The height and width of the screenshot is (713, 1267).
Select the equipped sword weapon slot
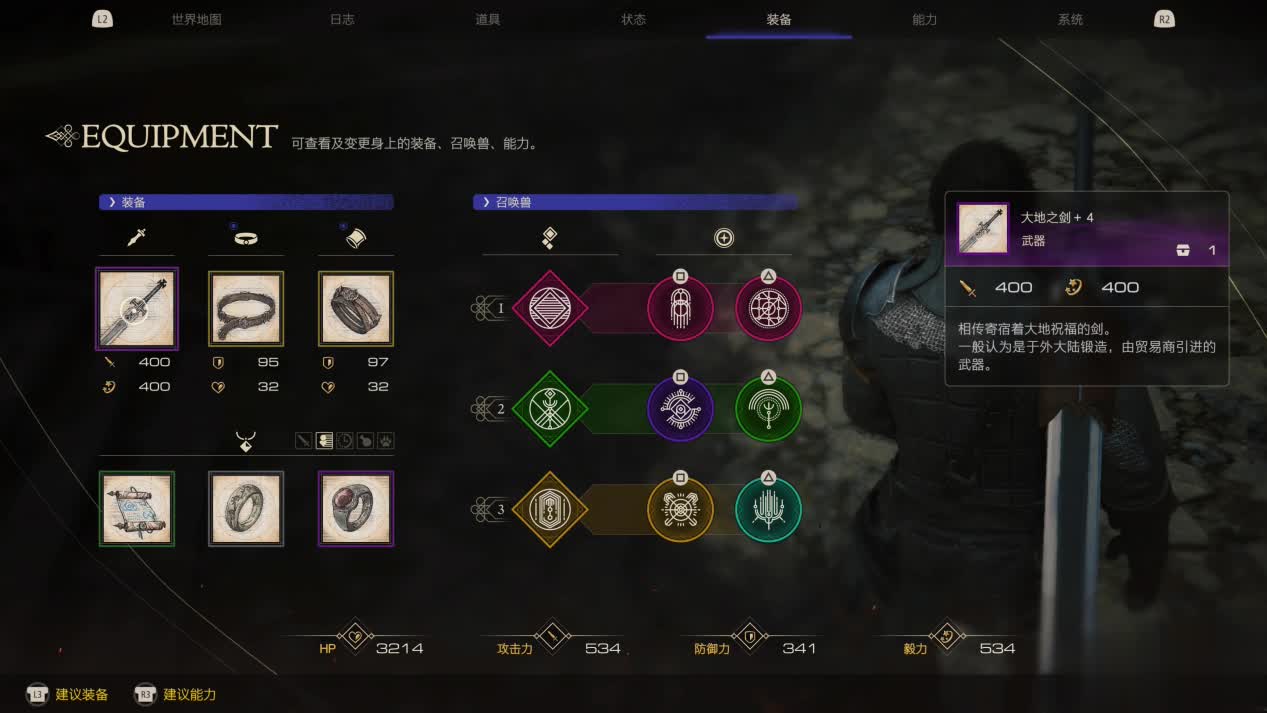tap(137, 309)
